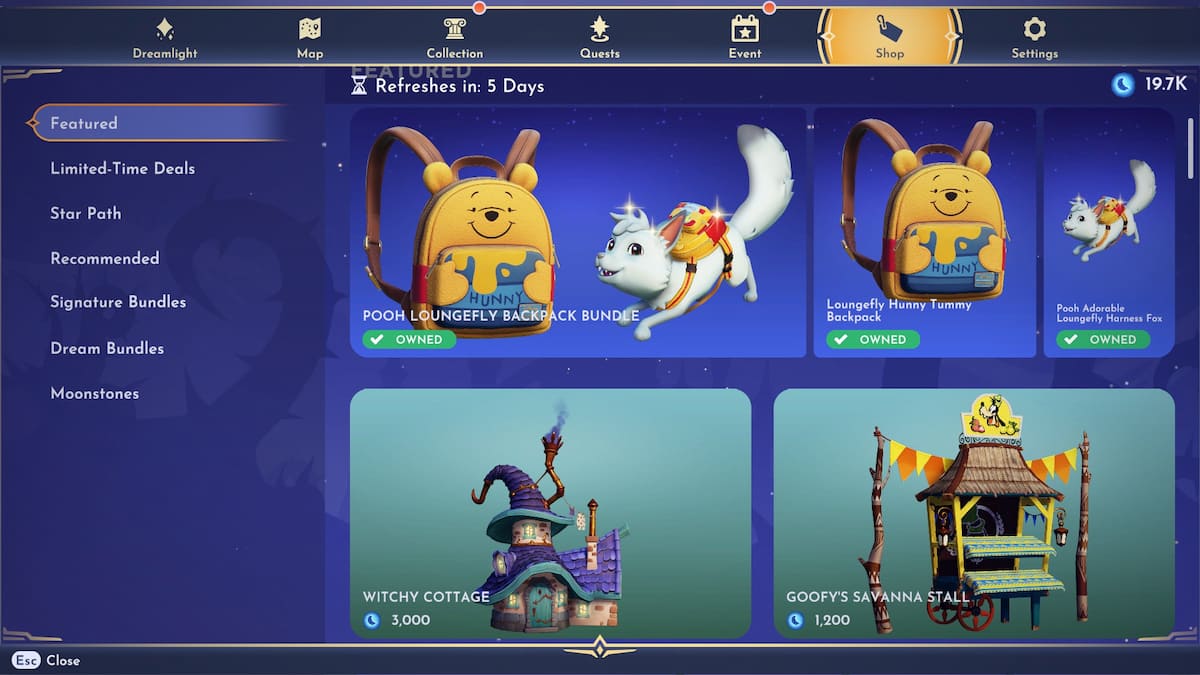Select the Witchy Cottage for 3,000
This screenshot has width=1200, height=675.
click(x=550, y=512)
